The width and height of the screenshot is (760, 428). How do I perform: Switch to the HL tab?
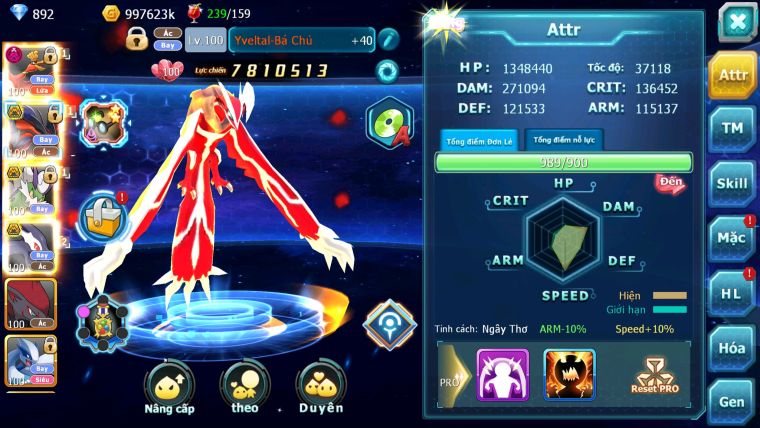click(732, 294)
